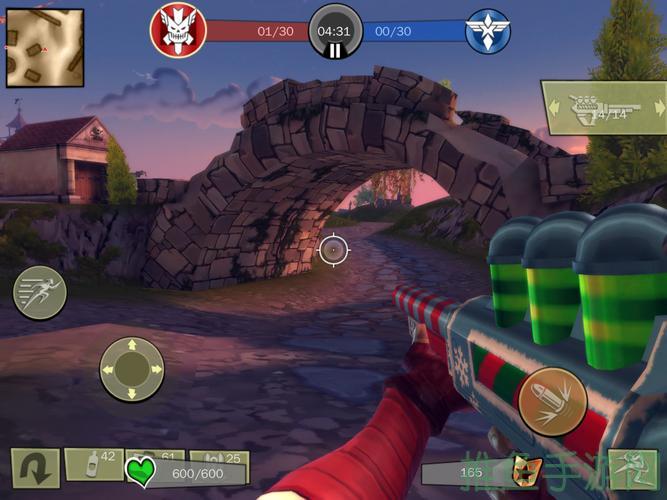Switch weapon using the gun panel
667x500 pixels.
[603, 108]
